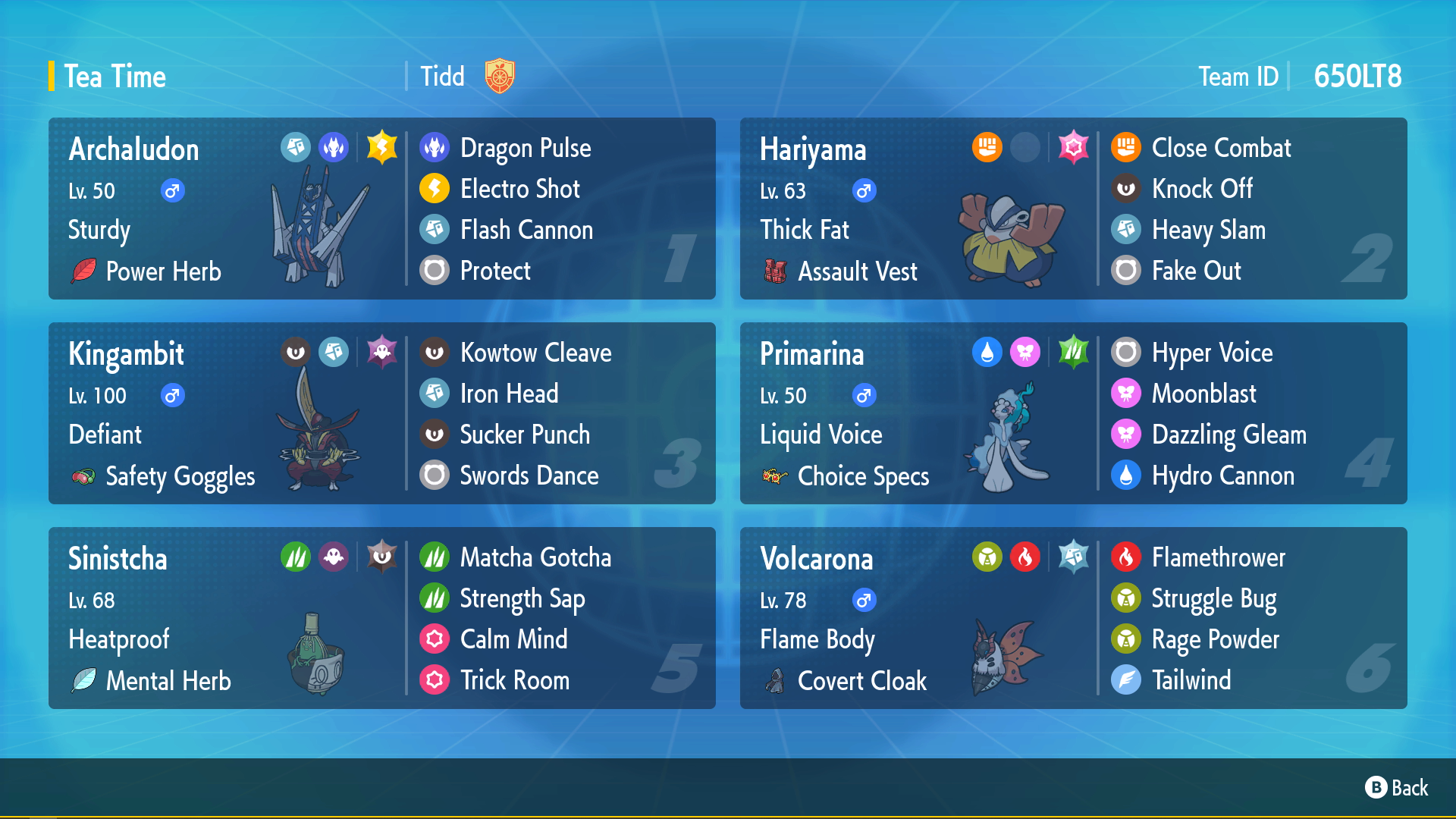Select the Archaludon team card
Image resolution: width=1456 pixels, height=819 pixels.
point(381,209)
